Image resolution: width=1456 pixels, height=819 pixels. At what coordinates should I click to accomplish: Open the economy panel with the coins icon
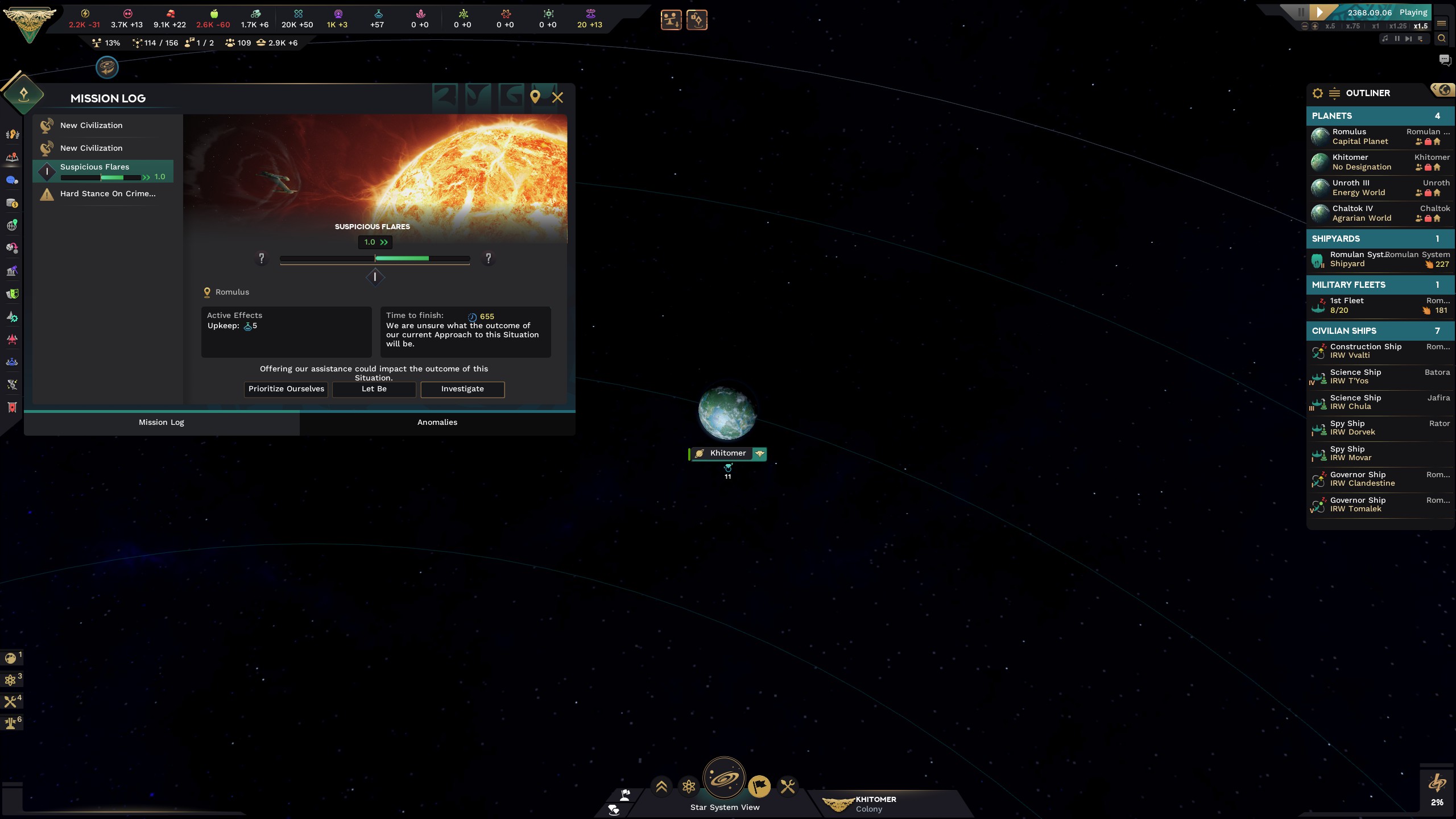(11, 202)
